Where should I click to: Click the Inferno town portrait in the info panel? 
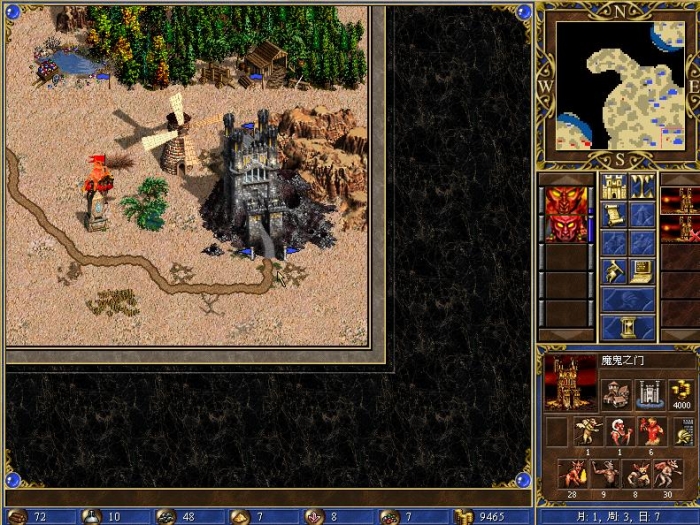point(569,383)
